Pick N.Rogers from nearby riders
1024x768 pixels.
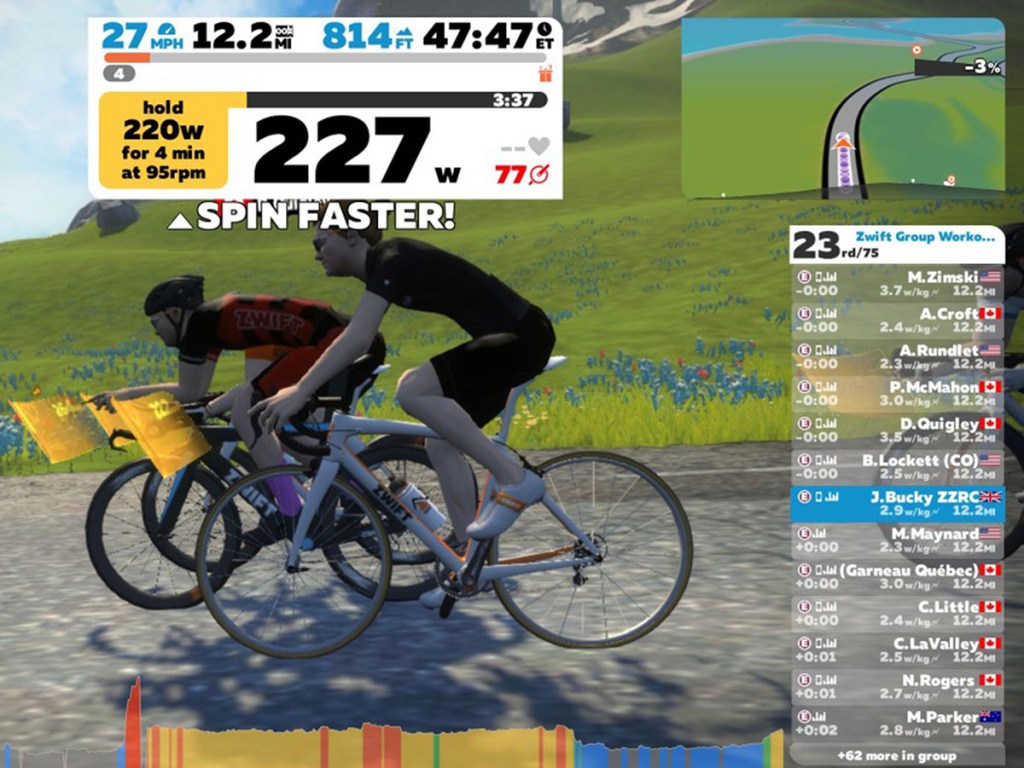point(897,687)
